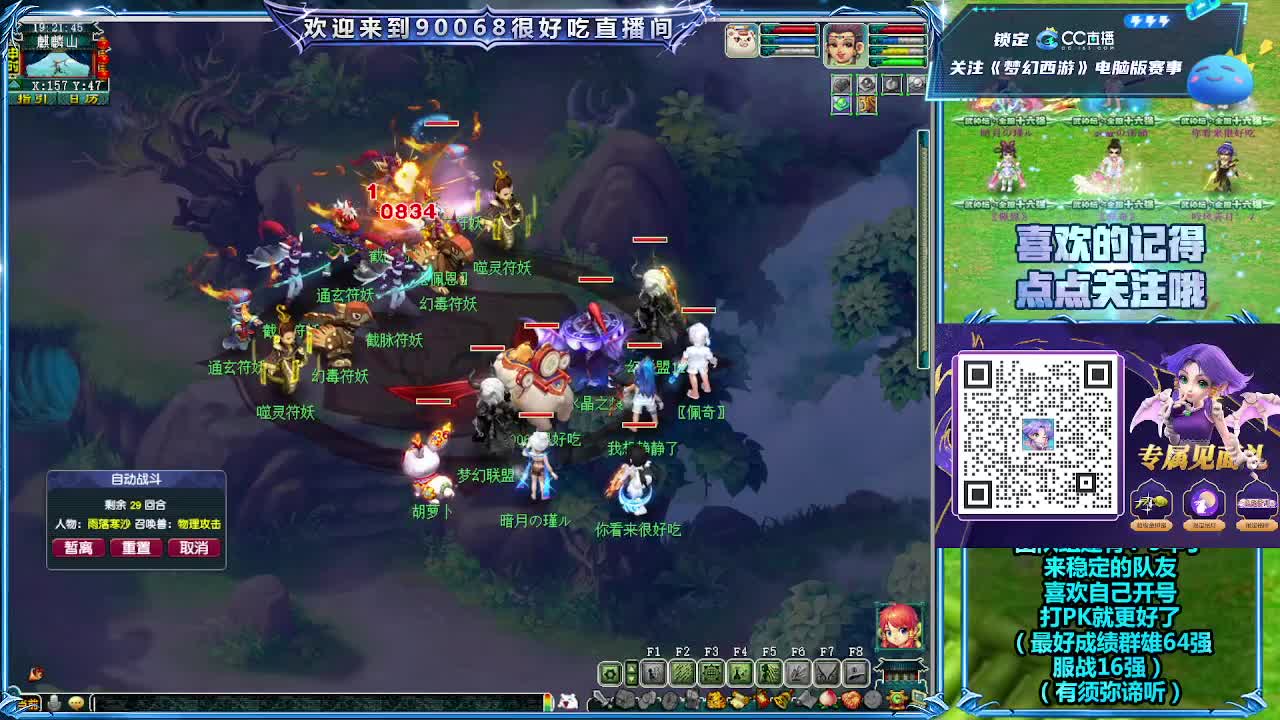Expand the minimap via the triangle arrow
This screenshot has width=1280, height=720.
pyautogui.click(x=16, y=84)
